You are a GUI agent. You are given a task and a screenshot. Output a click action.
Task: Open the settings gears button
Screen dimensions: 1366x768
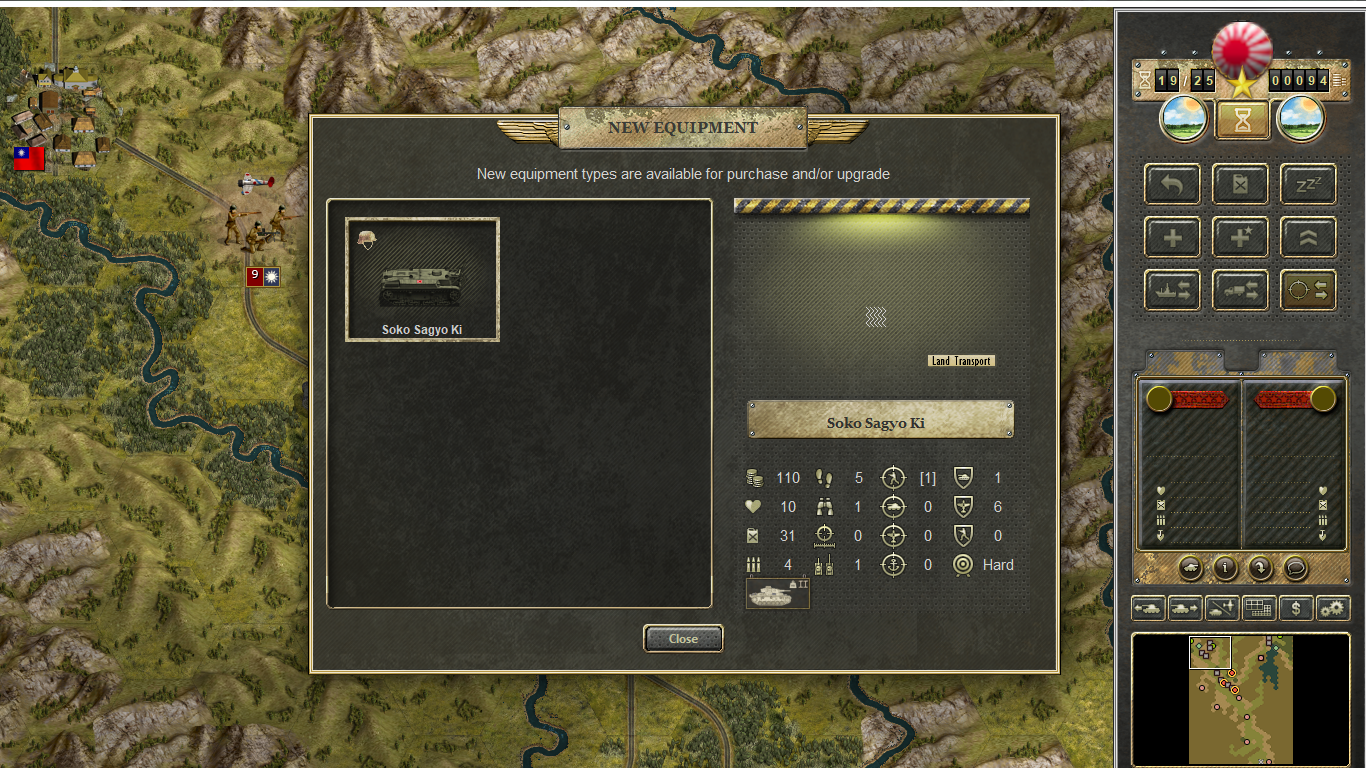point(1333,607)
